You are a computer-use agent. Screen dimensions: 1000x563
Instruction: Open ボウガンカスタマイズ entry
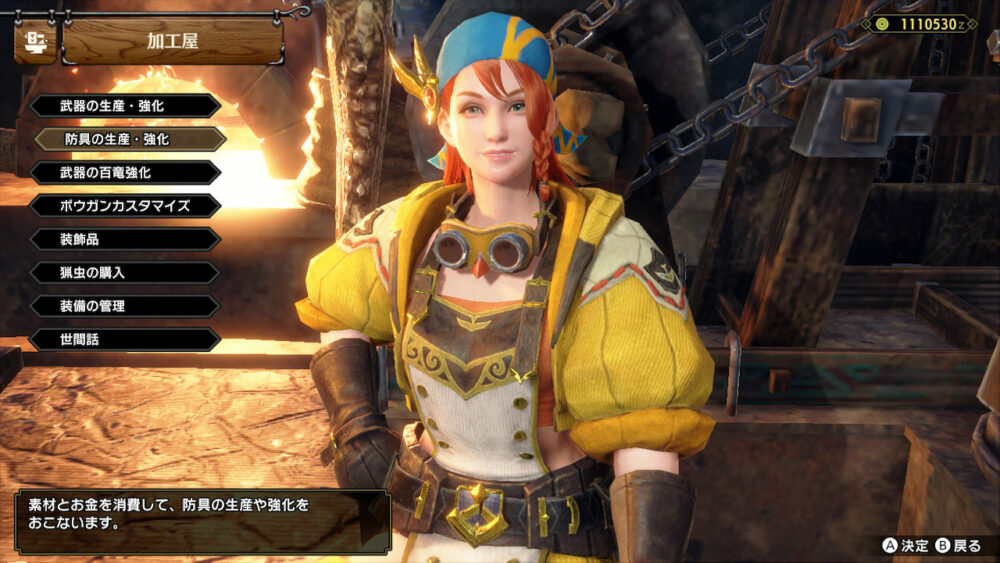pyautogui.click(x=124, y=206)
